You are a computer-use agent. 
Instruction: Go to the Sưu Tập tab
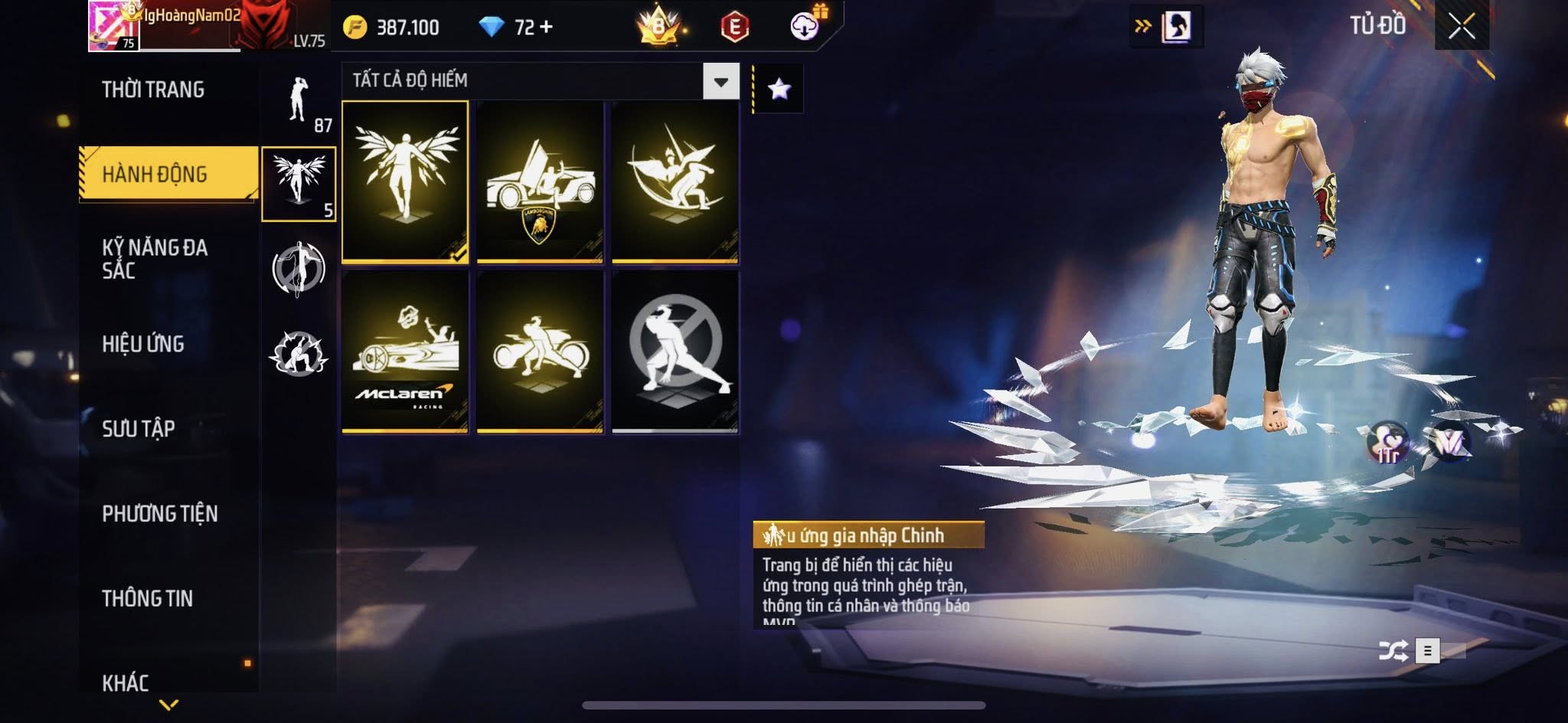(139, 428)
